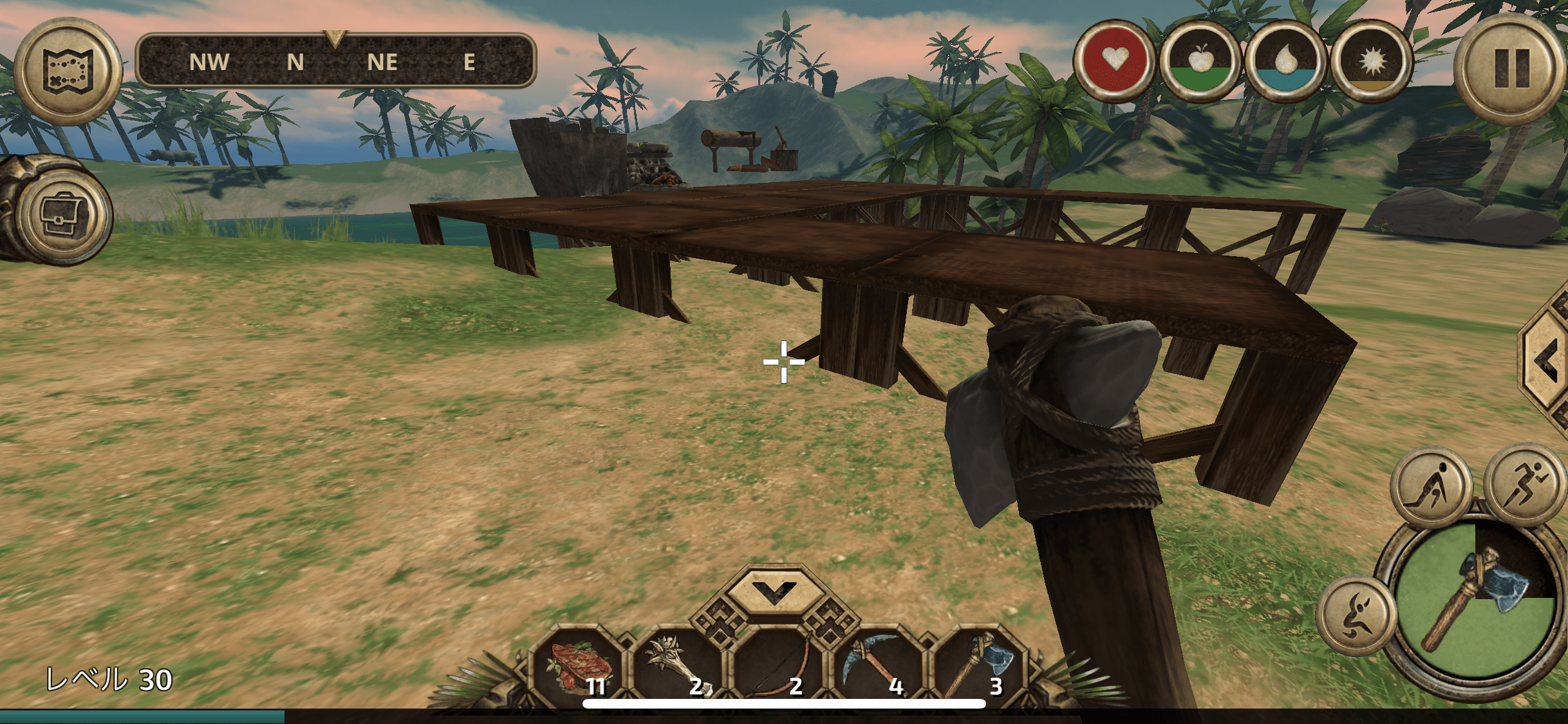Pause the game
The width and height of the screenshot is (1568, 724).
1511,69
